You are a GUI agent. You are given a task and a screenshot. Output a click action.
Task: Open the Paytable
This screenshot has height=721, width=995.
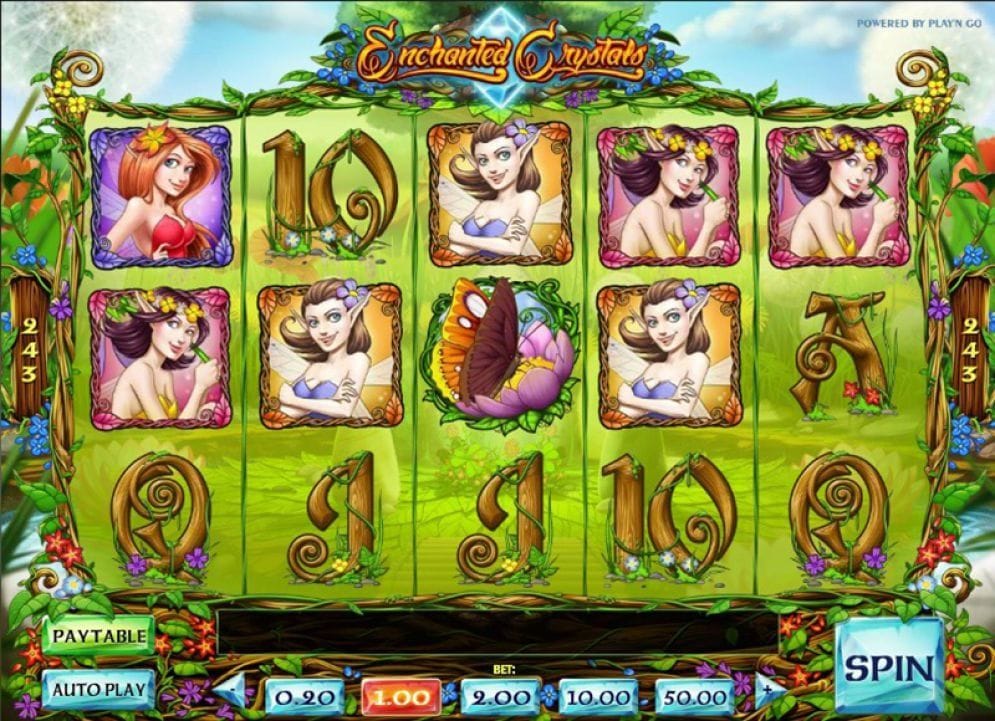98,635
